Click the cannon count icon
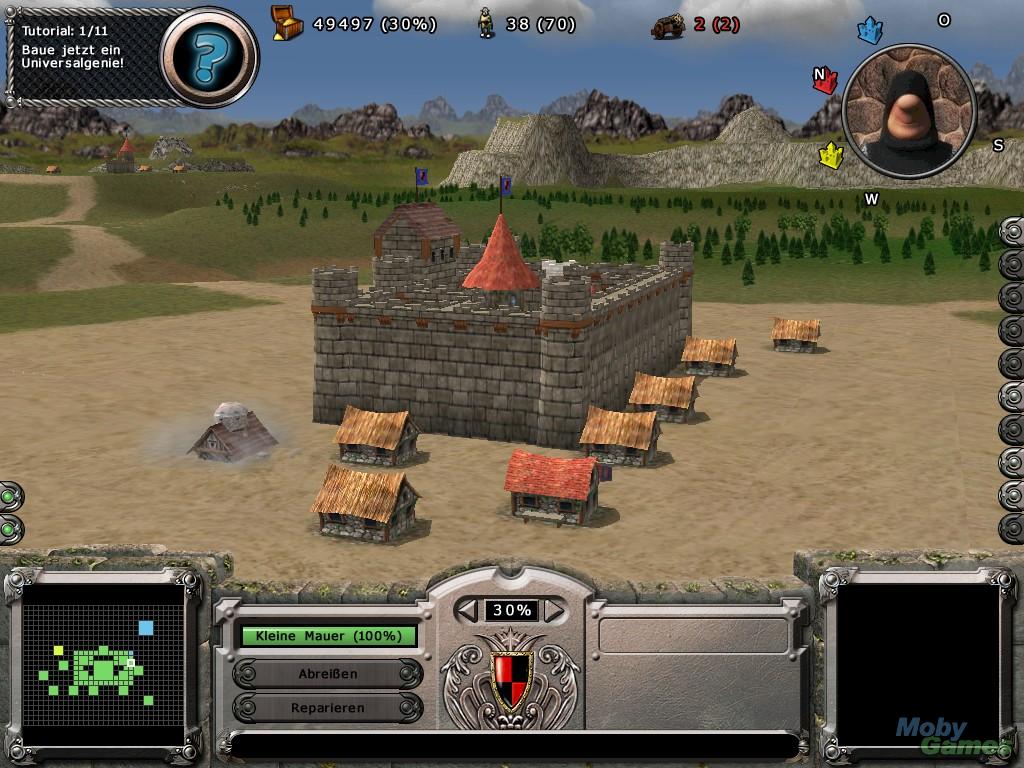This screenshot has width=1024, height=768. point(667,25)
